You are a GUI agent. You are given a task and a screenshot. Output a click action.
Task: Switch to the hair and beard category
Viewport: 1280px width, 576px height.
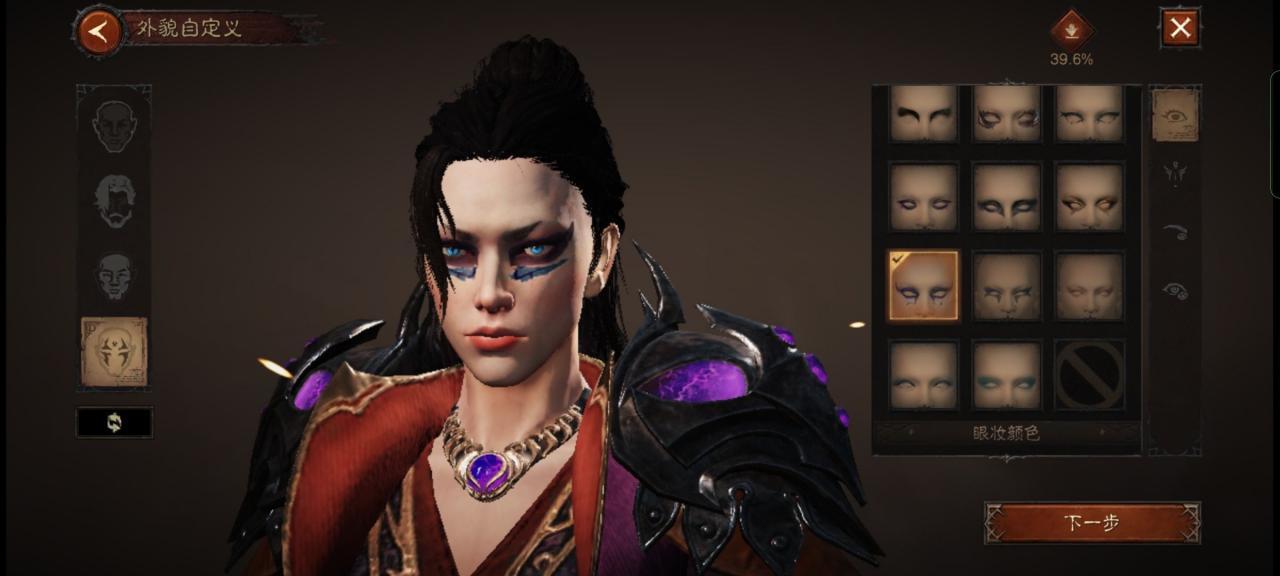coord(114,200)
